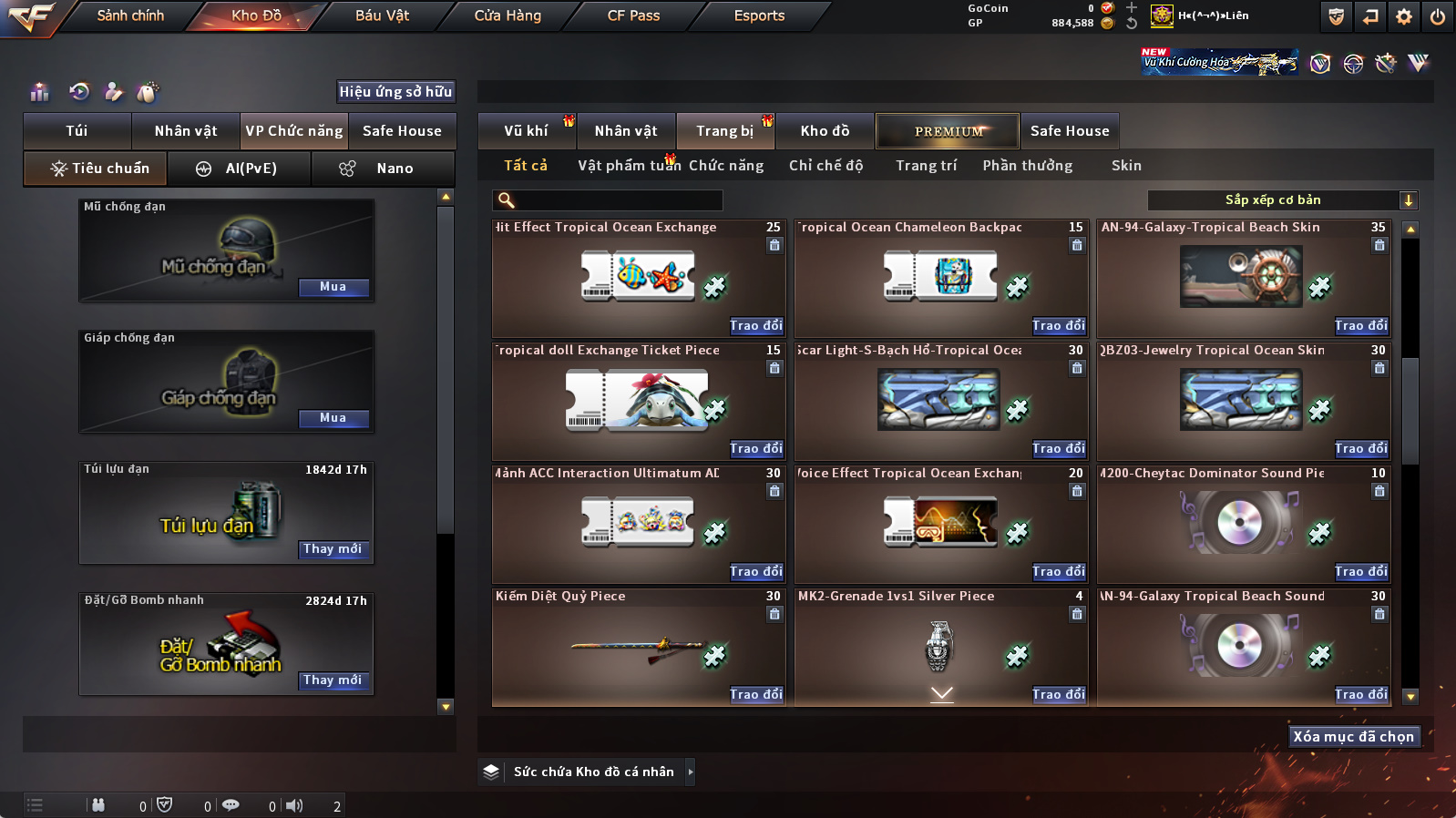This screenshot has height=818, width=1456.
Task: Open the Sắp xếp cơ bản dropdown
Action: [x=1282, y=200]
